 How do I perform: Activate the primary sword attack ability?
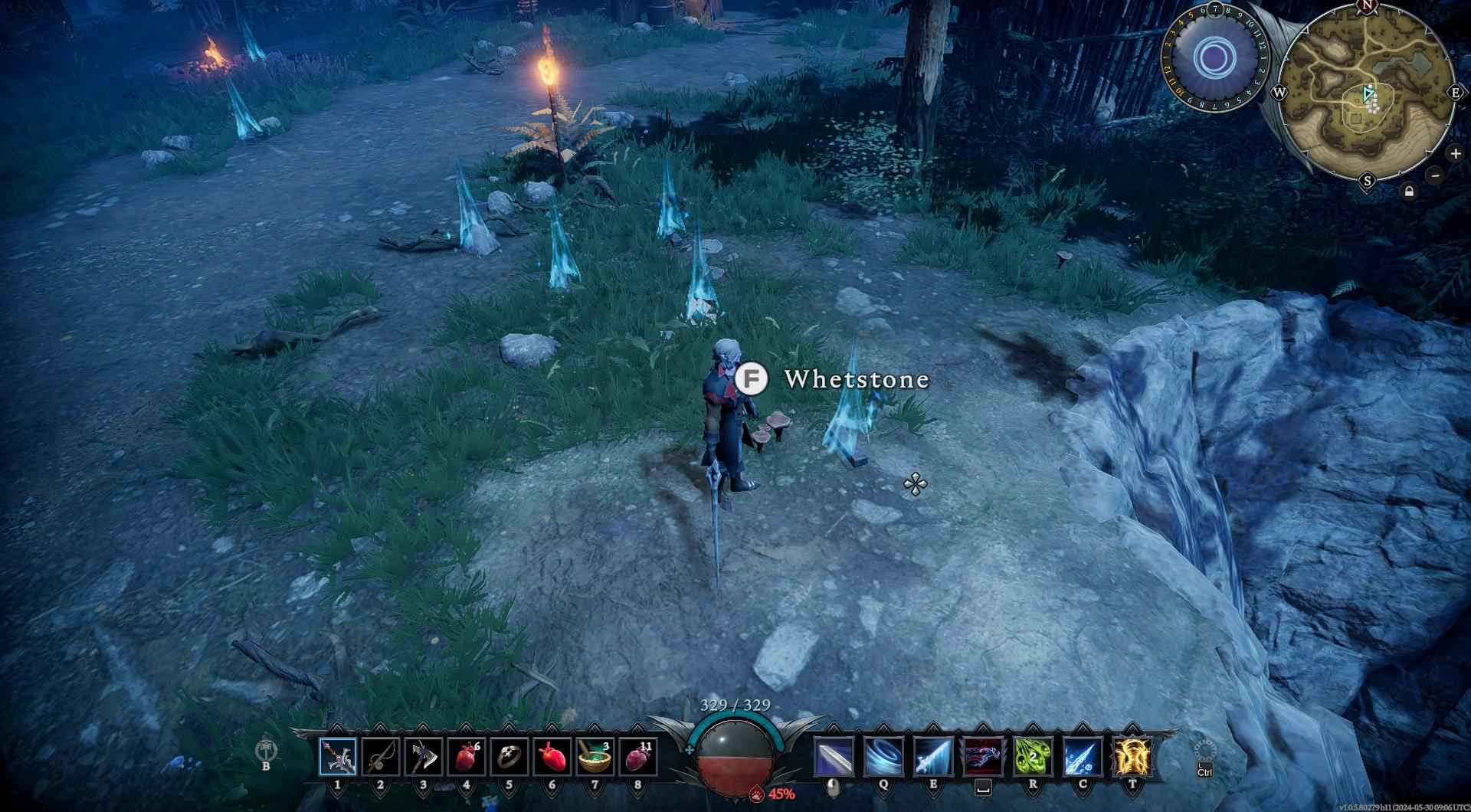[x=834, y=758]
